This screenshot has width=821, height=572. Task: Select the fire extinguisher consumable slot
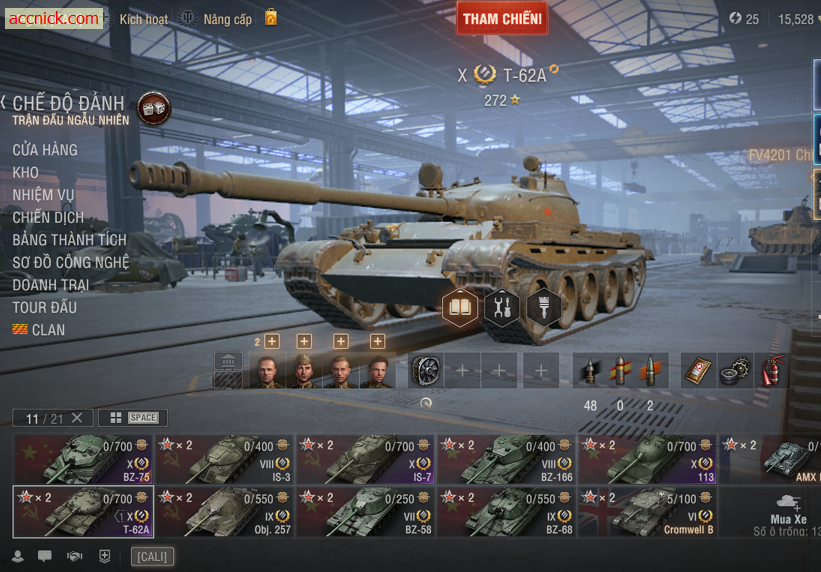tap(770, 371)
